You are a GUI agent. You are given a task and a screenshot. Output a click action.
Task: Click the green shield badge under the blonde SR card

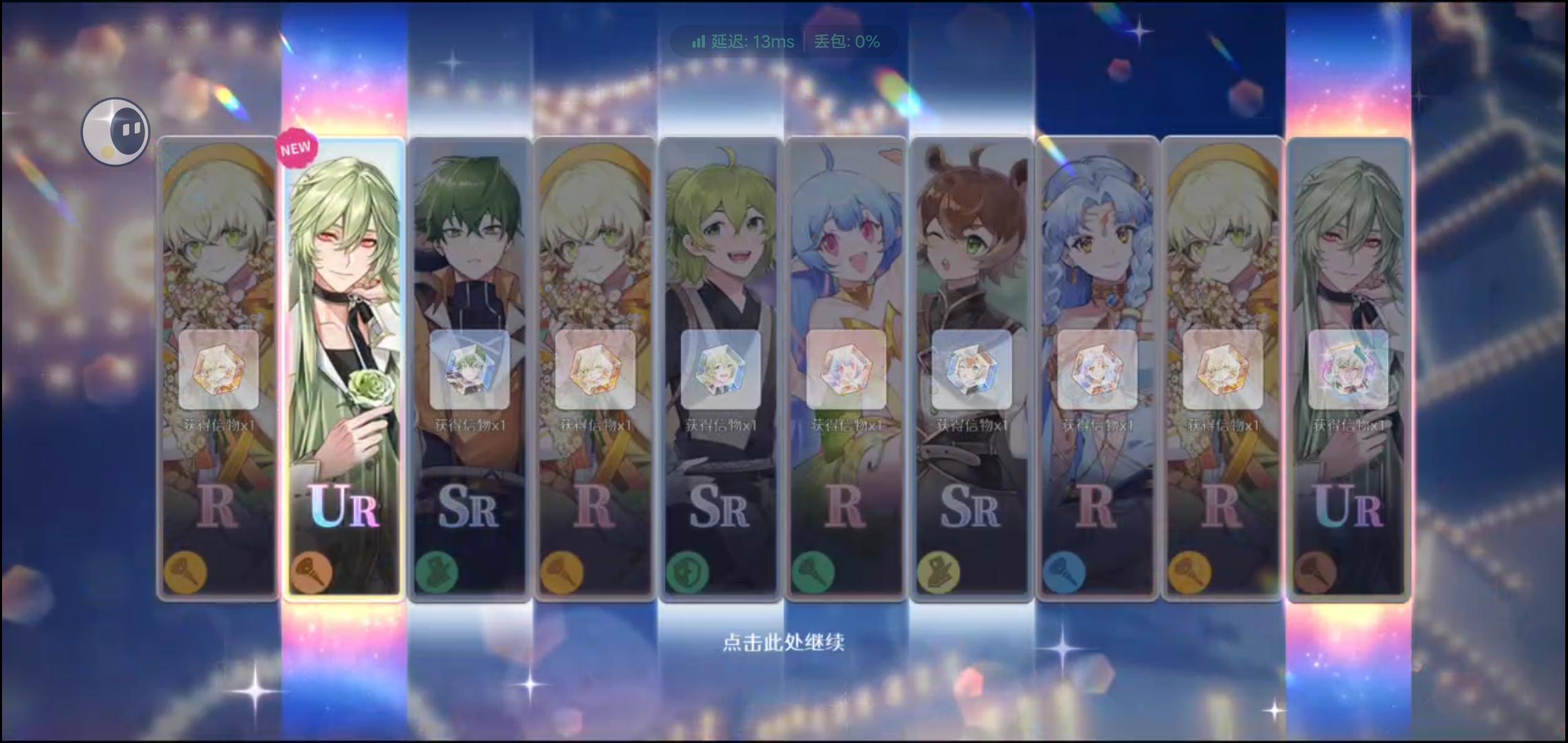[688, 571]
